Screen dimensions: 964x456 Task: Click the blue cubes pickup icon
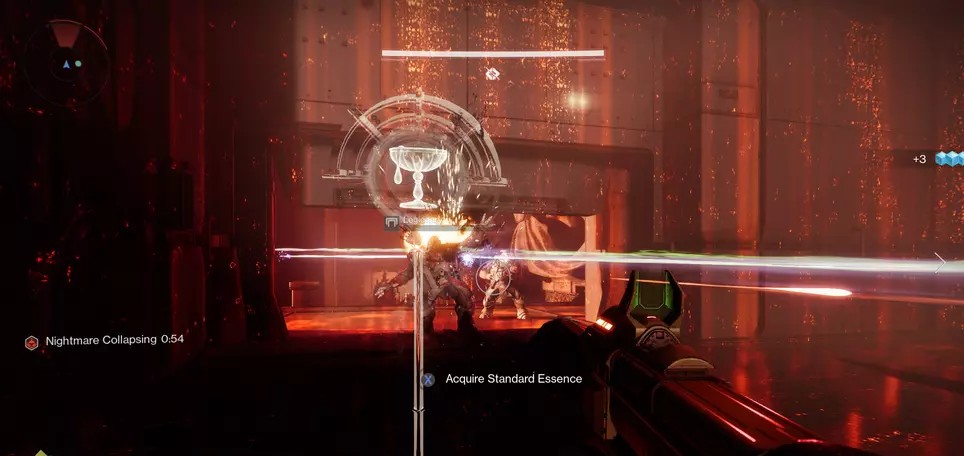948,159
